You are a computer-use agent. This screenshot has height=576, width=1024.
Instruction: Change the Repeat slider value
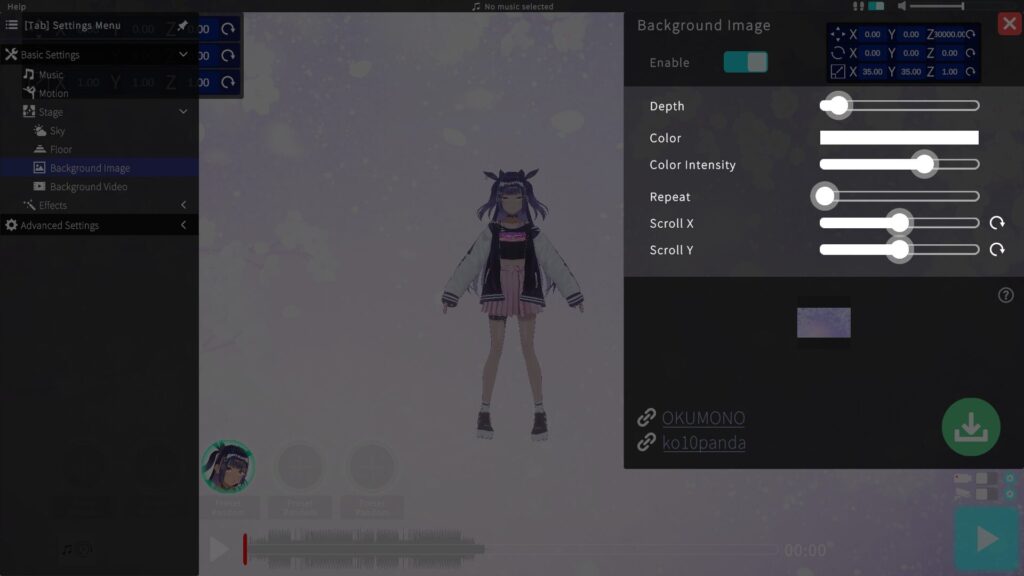click(825, 197)
